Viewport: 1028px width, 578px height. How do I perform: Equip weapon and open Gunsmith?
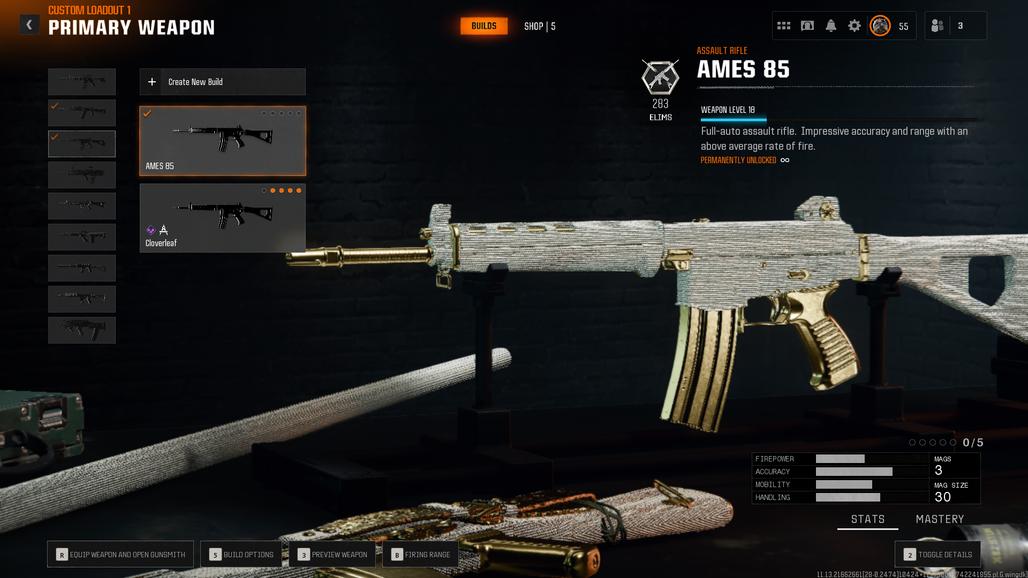(120, 554)
